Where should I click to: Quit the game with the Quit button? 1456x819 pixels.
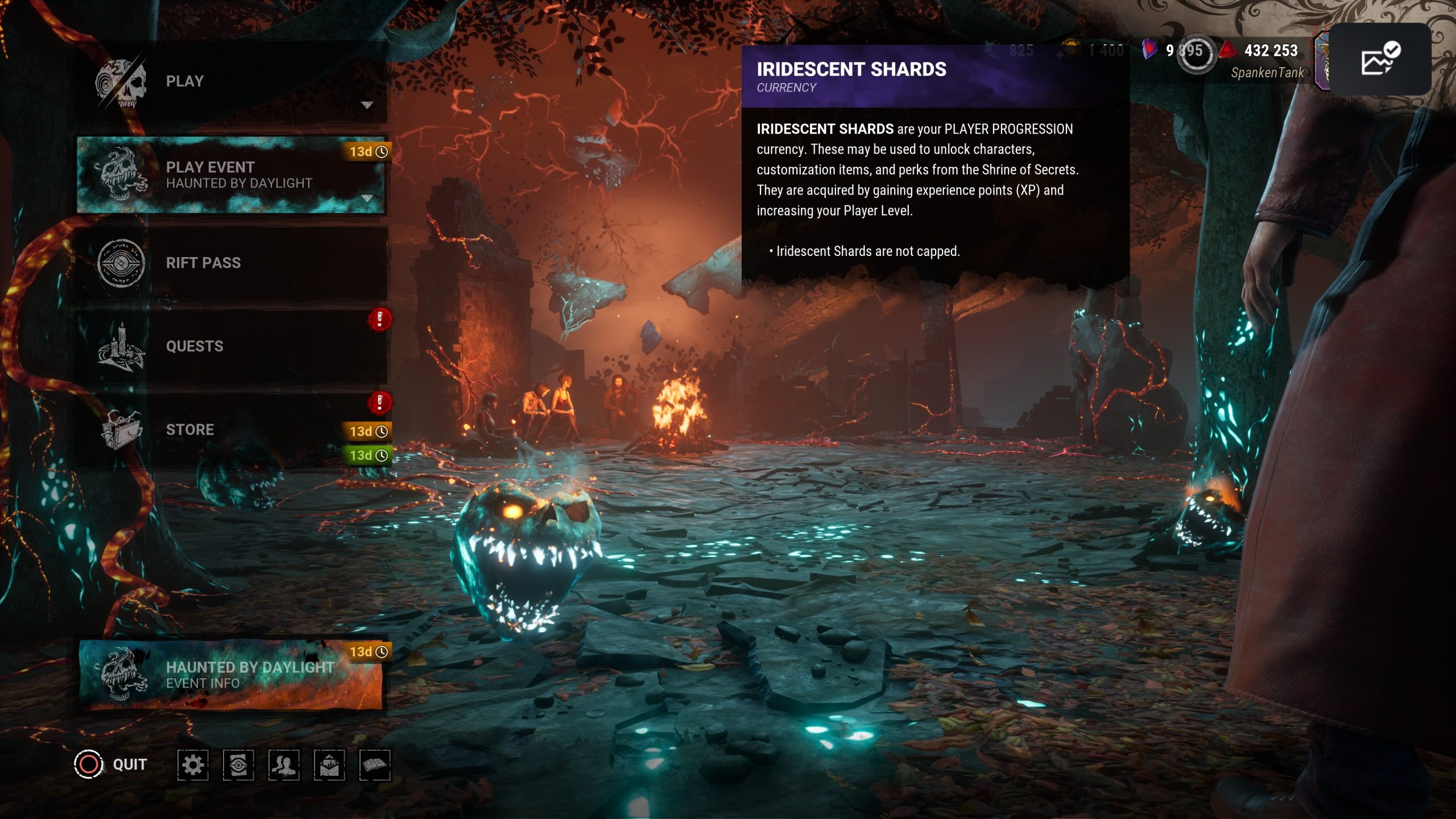tap(112, 764)
